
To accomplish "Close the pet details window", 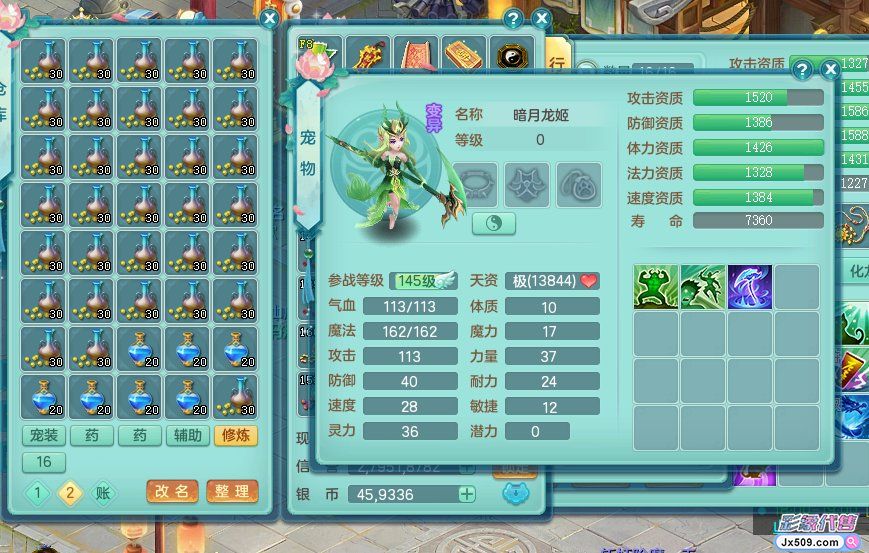I will (829, 69).
